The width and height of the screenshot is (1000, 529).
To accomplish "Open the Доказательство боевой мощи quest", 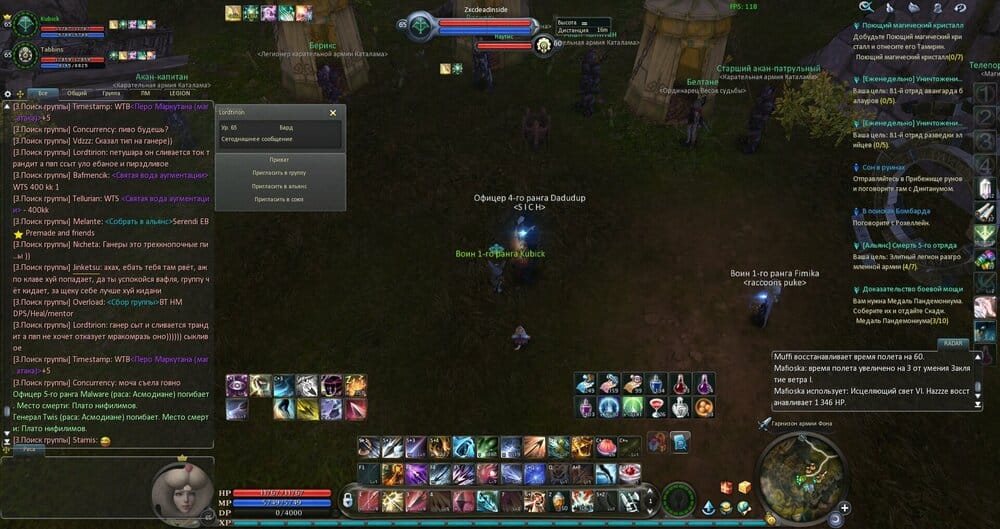I will [x=910, y=289].
